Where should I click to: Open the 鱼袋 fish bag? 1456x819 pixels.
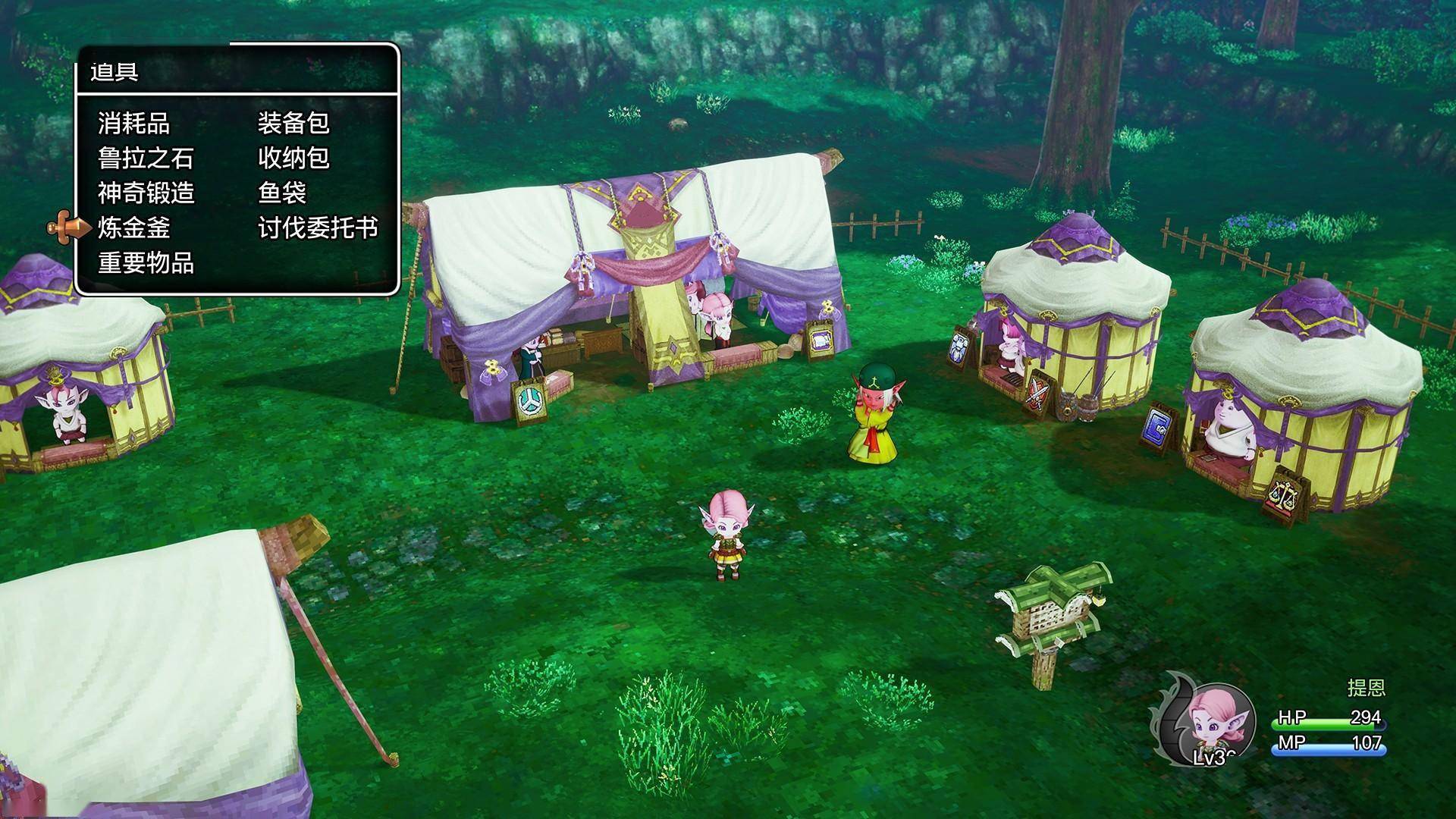point(281,193)
